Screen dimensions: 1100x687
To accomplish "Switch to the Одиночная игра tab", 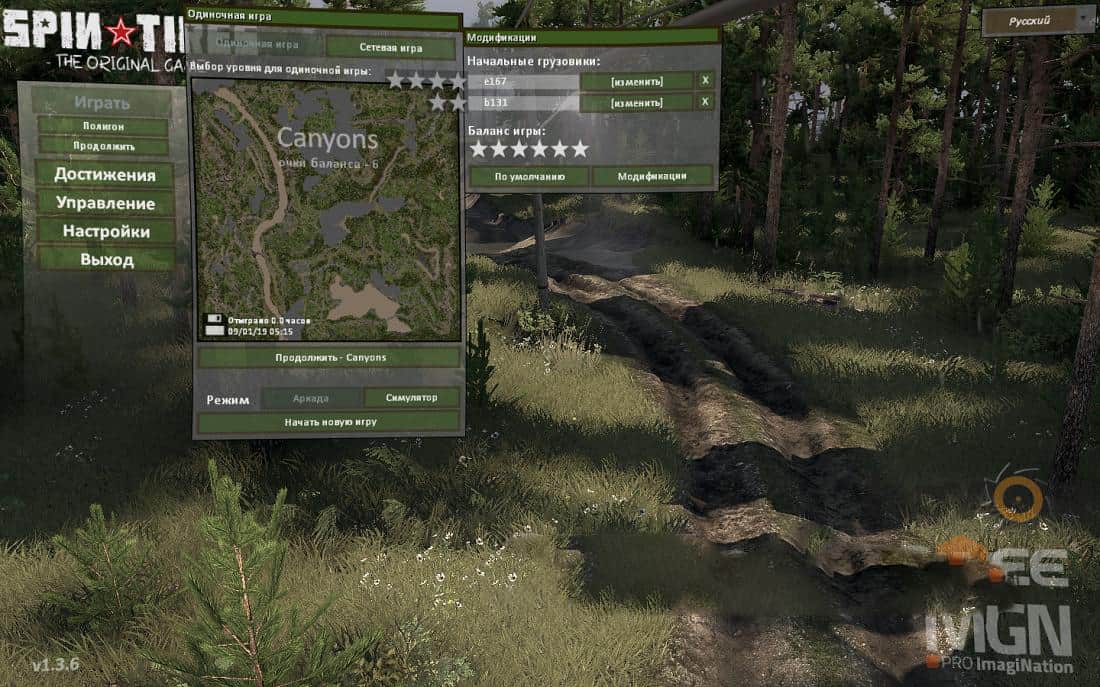I will pyautogui.click(x=258, y=45).
